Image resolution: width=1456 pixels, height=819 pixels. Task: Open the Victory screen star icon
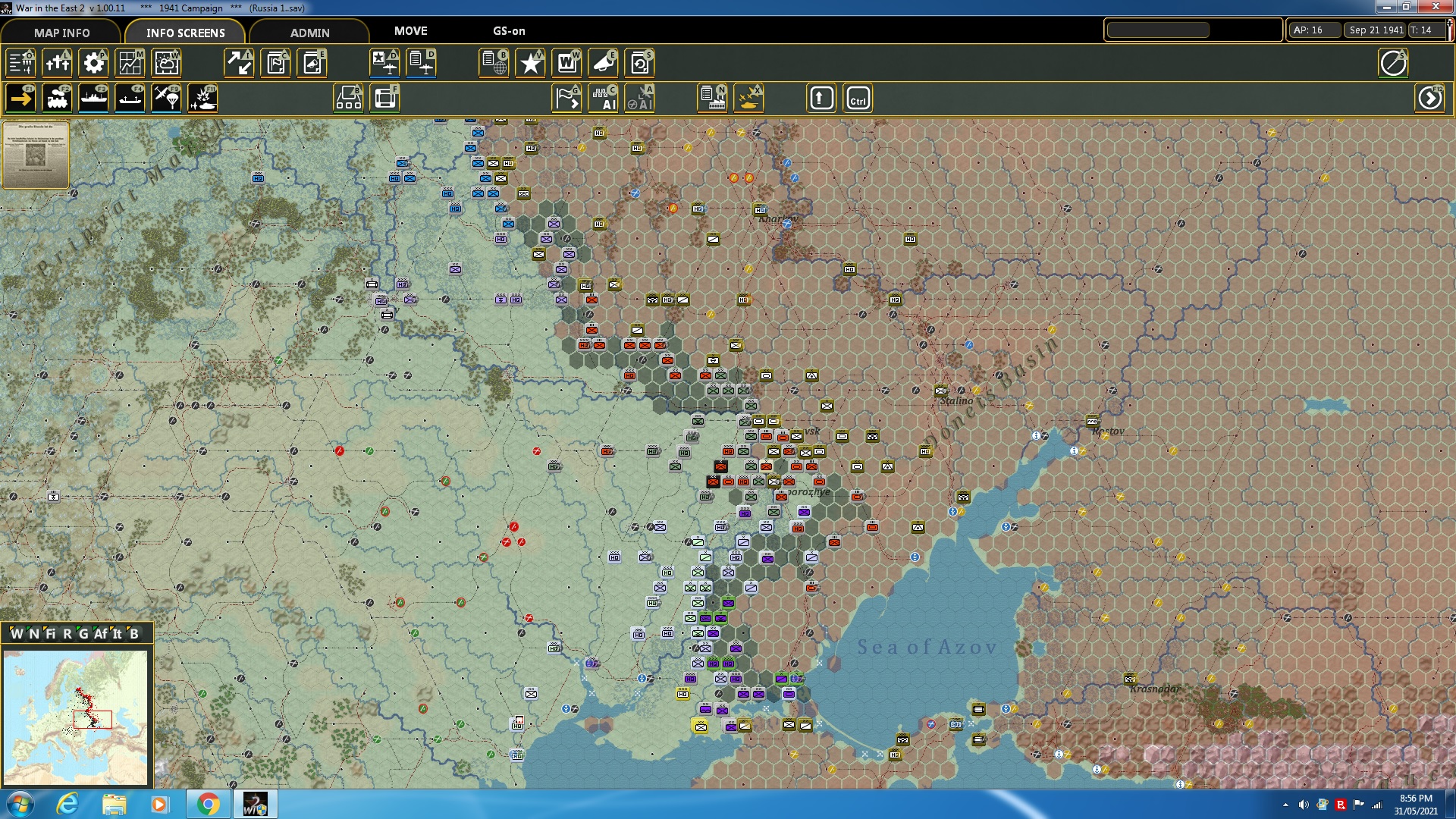point(530,64)
